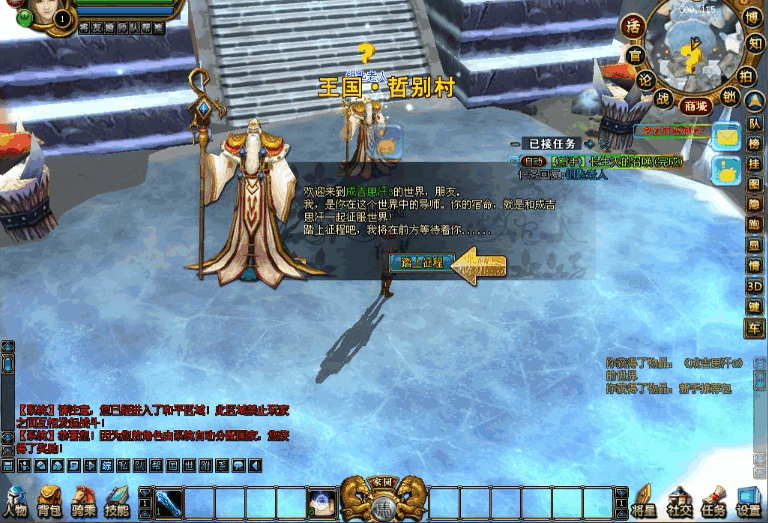This screenshot has height=523, width=768.
Task: Select the 战 round minimap button
Action: [663, 98]
